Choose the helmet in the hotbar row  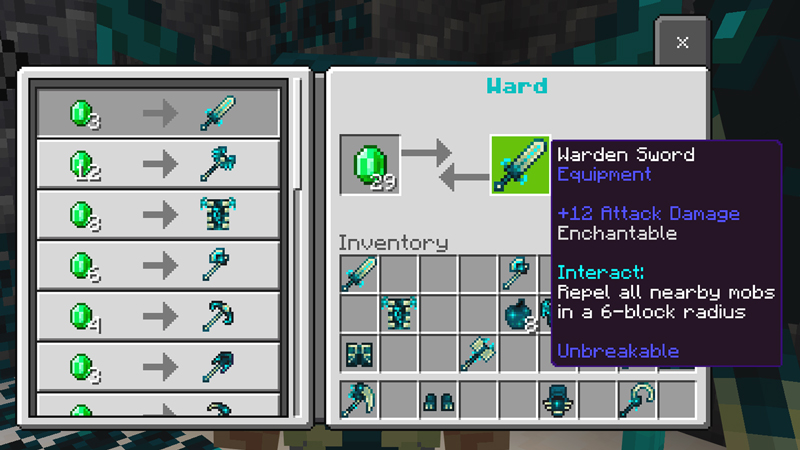[557, 399]
